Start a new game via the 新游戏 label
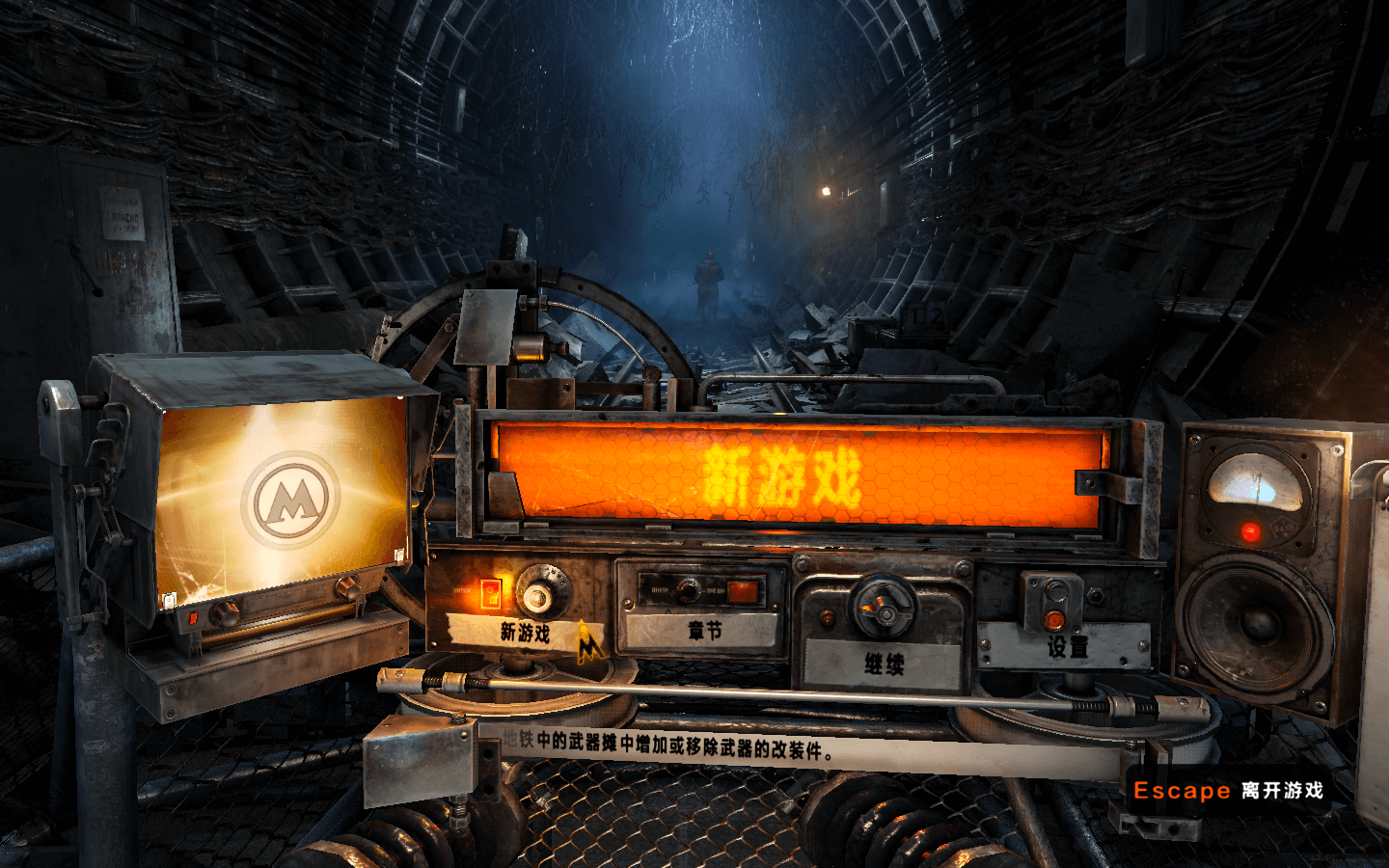 click(524, 632)
